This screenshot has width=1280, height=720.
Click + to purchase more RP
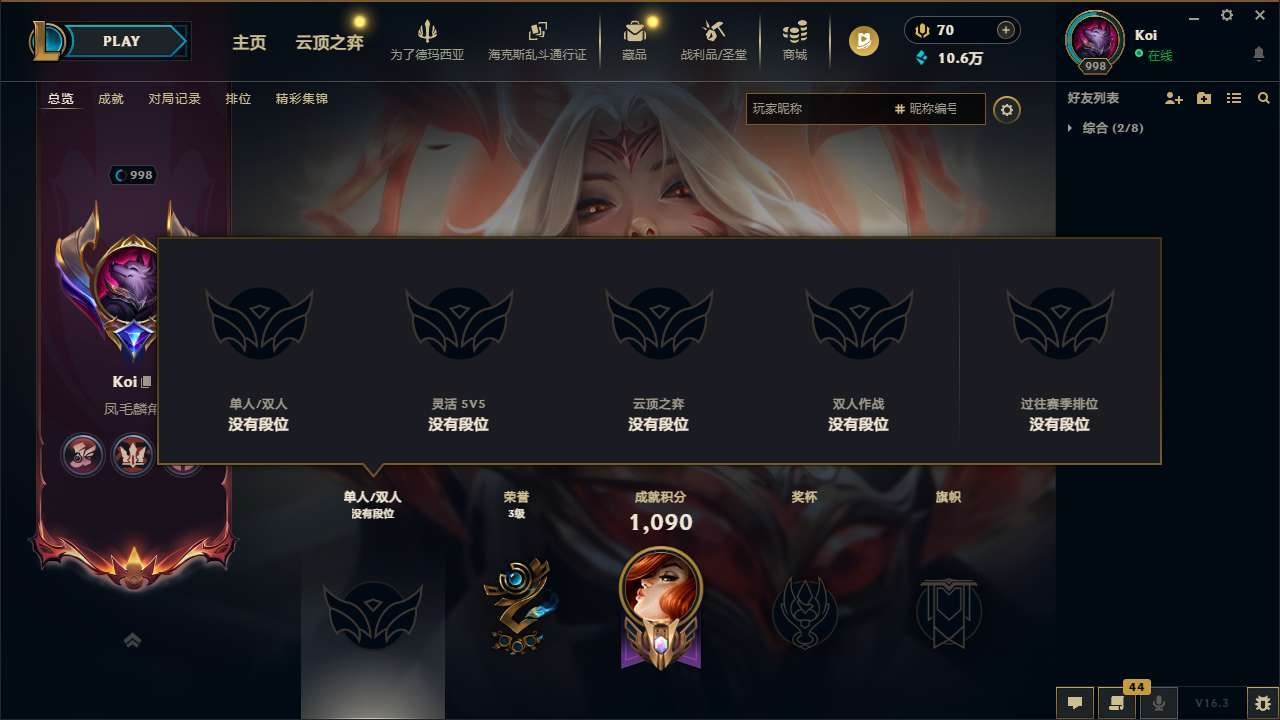(1003, 30)
